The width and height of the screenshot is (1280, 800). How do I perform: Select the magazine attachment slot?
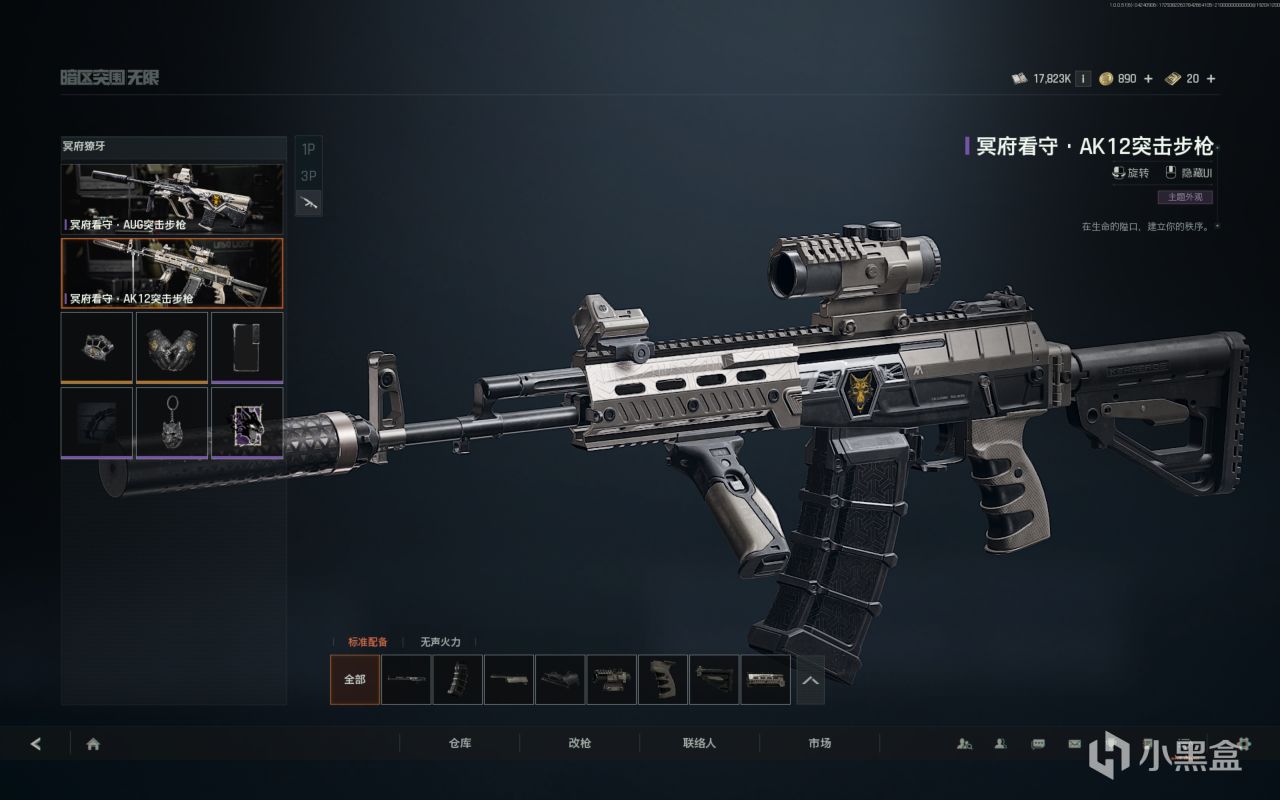click(458, 679)
